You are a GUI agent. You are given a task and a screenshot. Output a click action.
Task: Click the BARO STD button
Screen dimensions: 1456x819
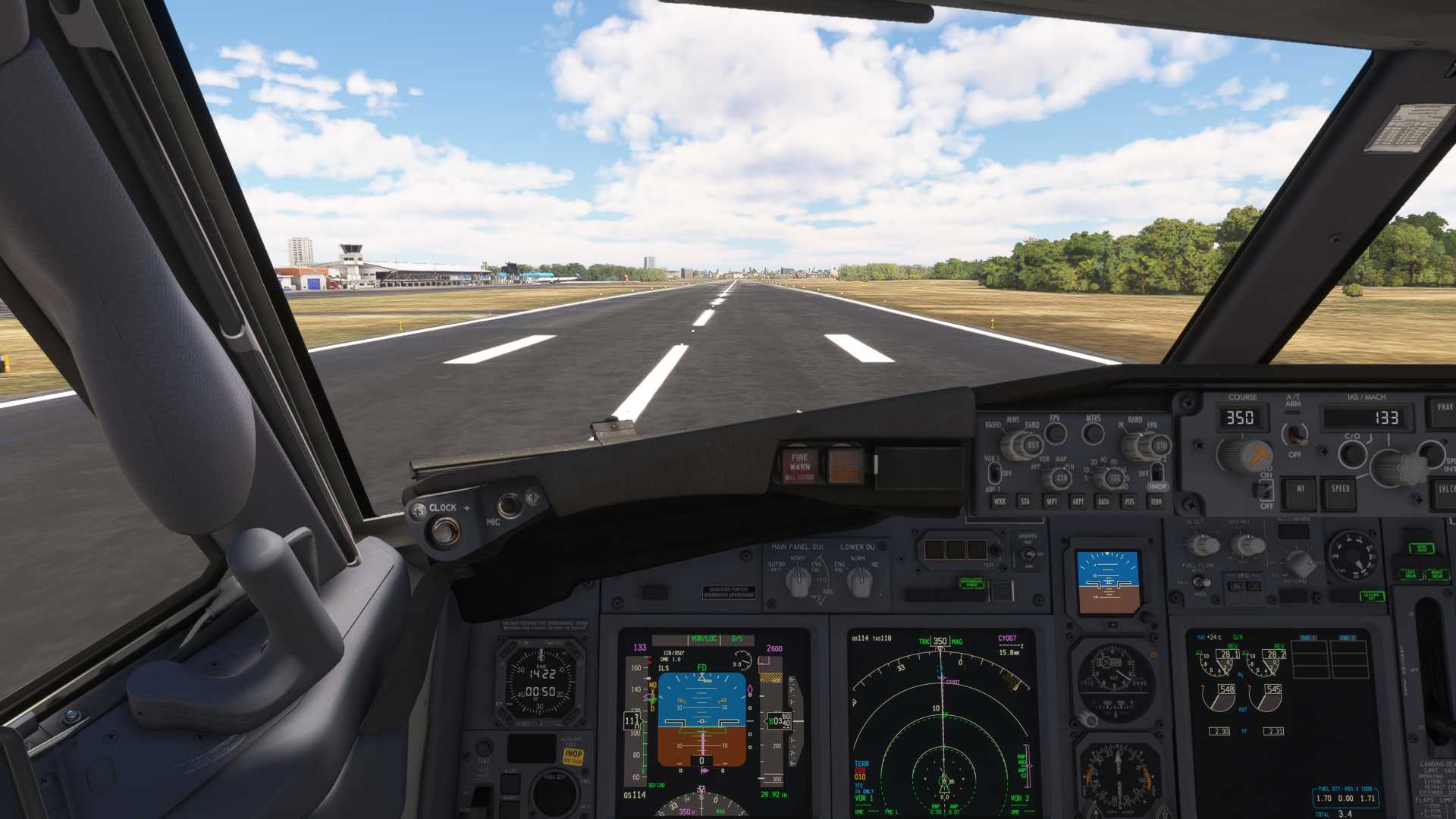1161,446
